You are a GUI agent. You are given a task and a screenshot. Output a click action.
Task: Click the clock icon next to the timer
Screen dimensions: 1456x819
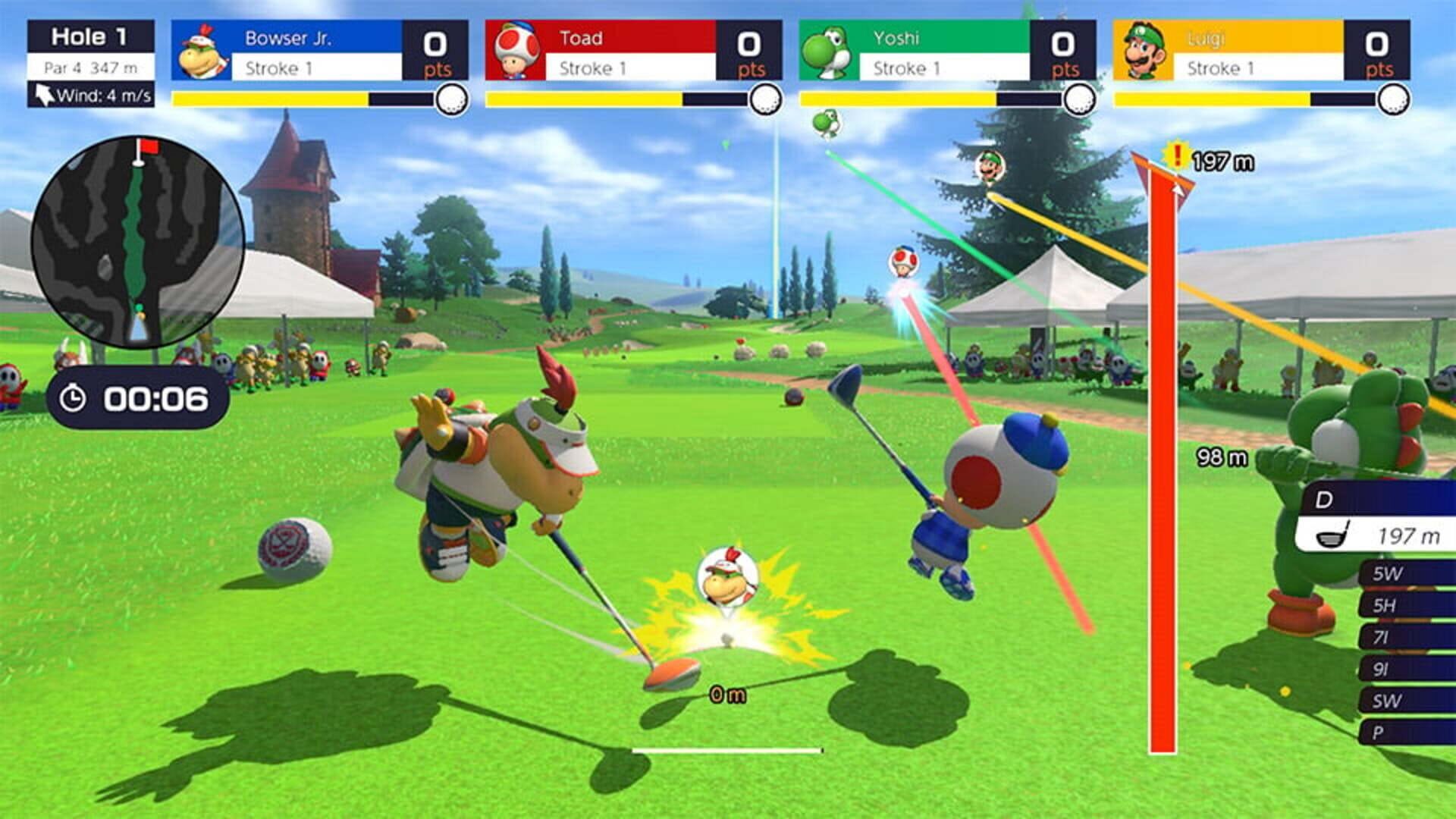pyautogui.click(x=73, y=397)
